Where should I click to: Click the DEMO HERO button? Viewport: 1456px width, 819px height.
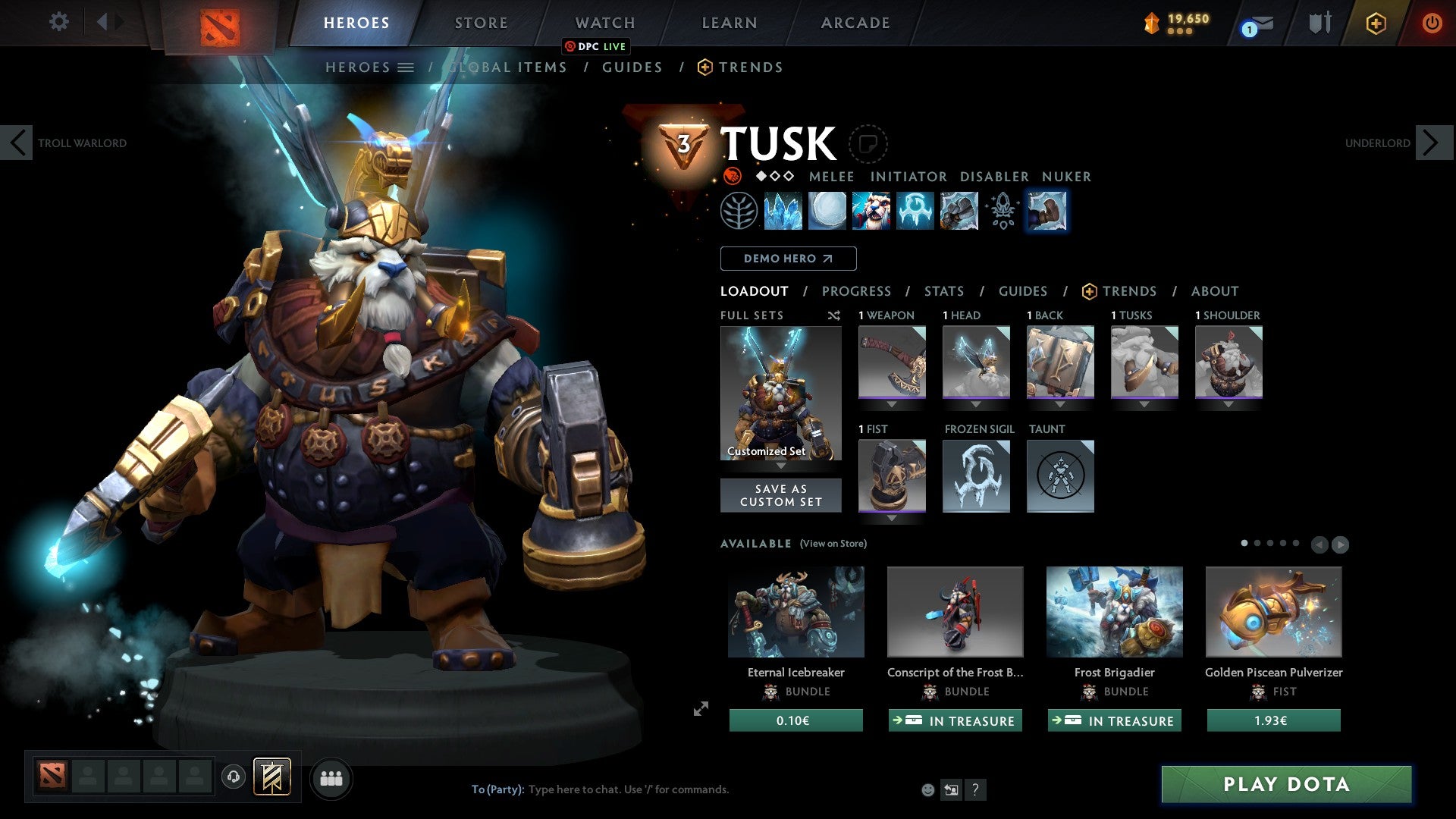788,259
